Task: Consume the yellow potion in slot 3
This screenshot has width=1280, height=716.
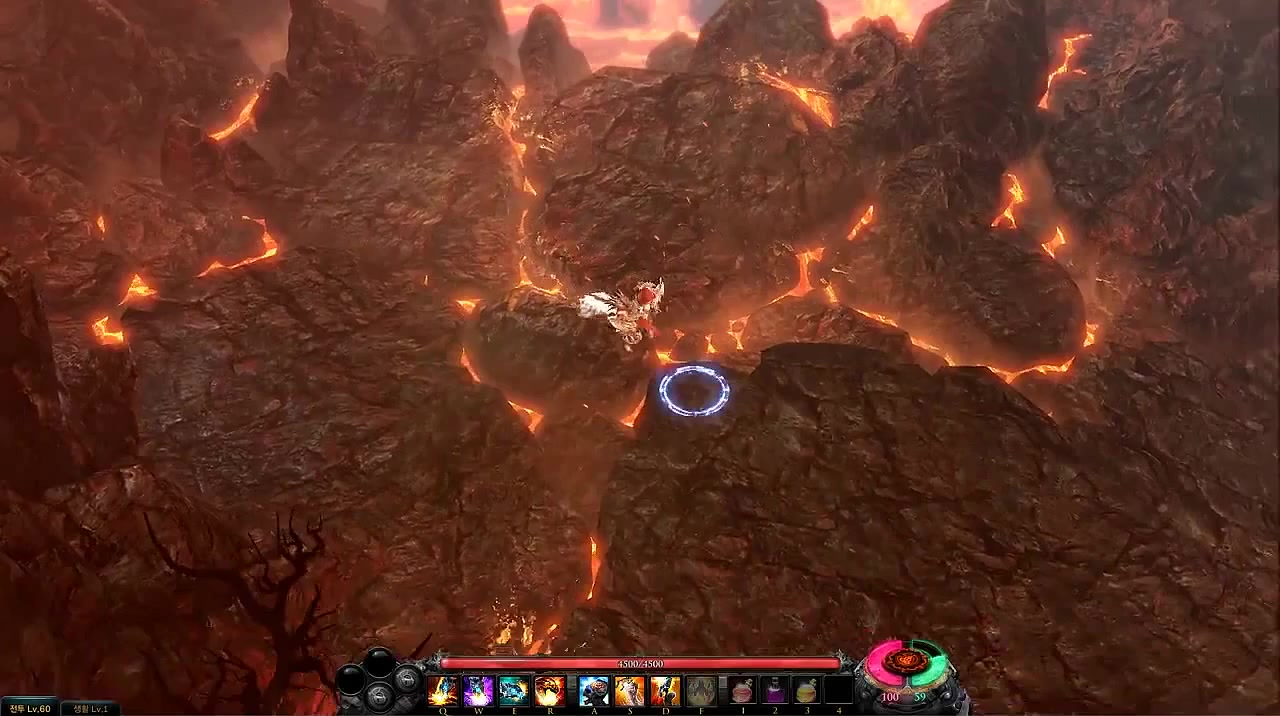Action: pyautogui.click(x=806, y=690)
